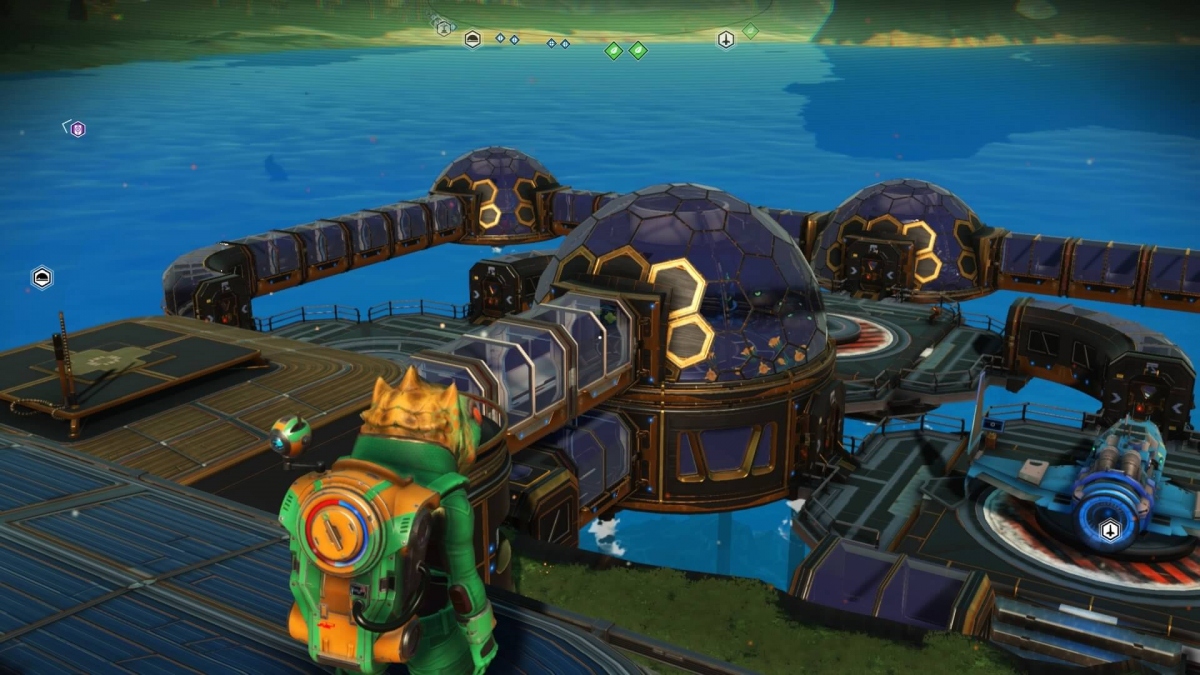Select the purple hexagon marker over the water
Image resolution: width=1200 pixels, height=675 pixels.
[77, 129]
